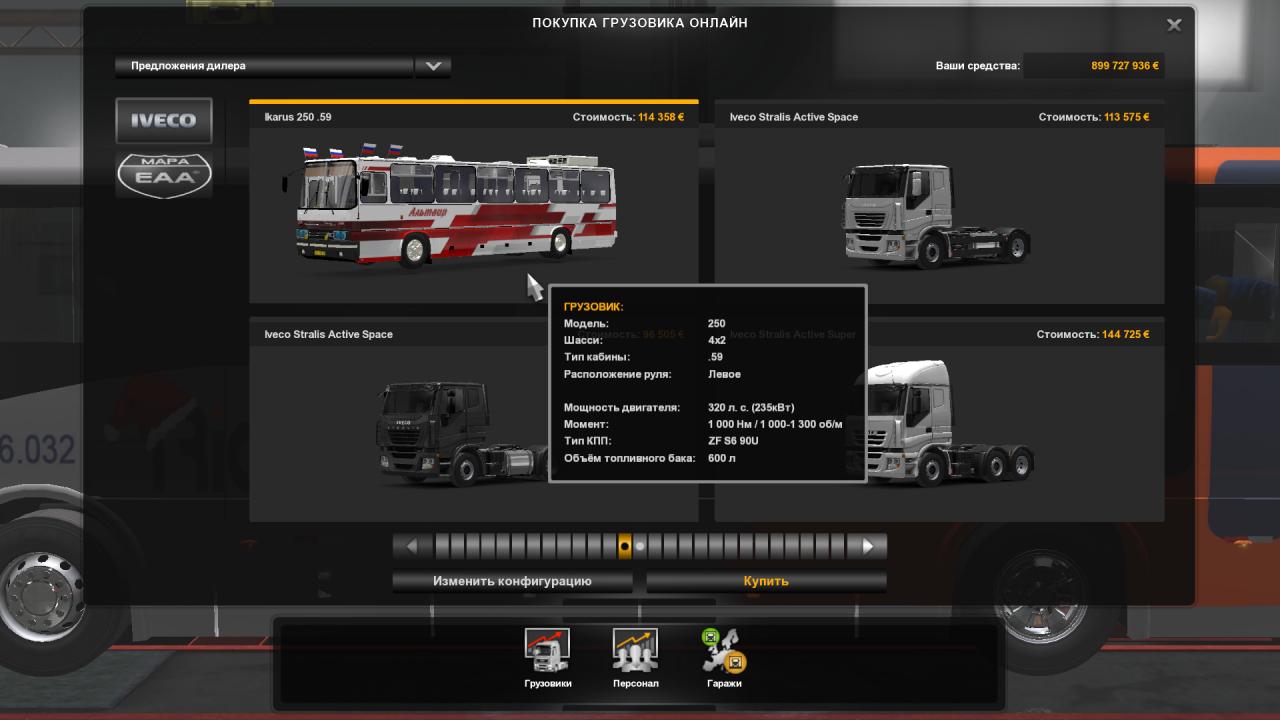Close the online truck purchase window
Image resolution: width=1280 pixels, height=720 pixels.
click(1174, 25)
